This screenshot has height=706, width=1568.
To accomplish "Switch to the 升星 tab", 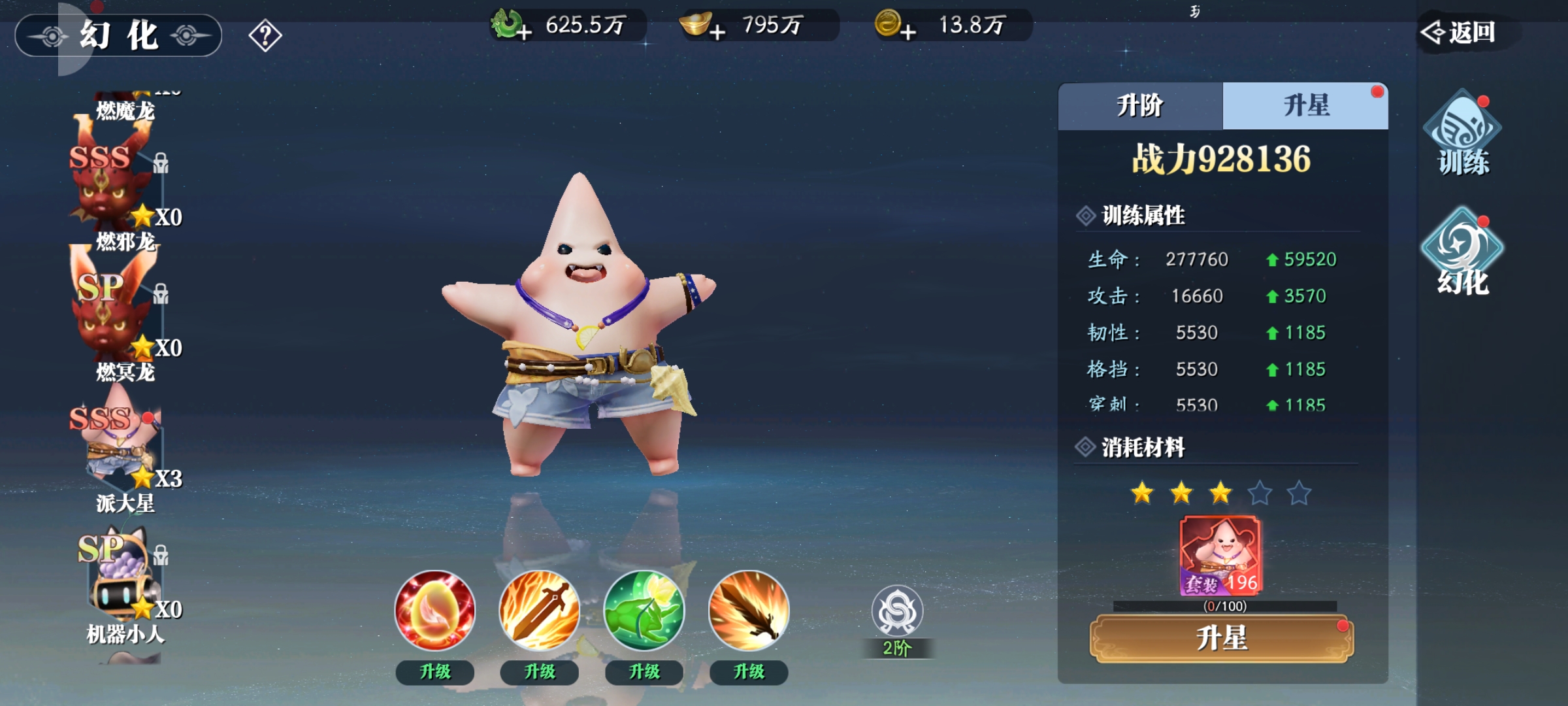I will pos(1306,106).
